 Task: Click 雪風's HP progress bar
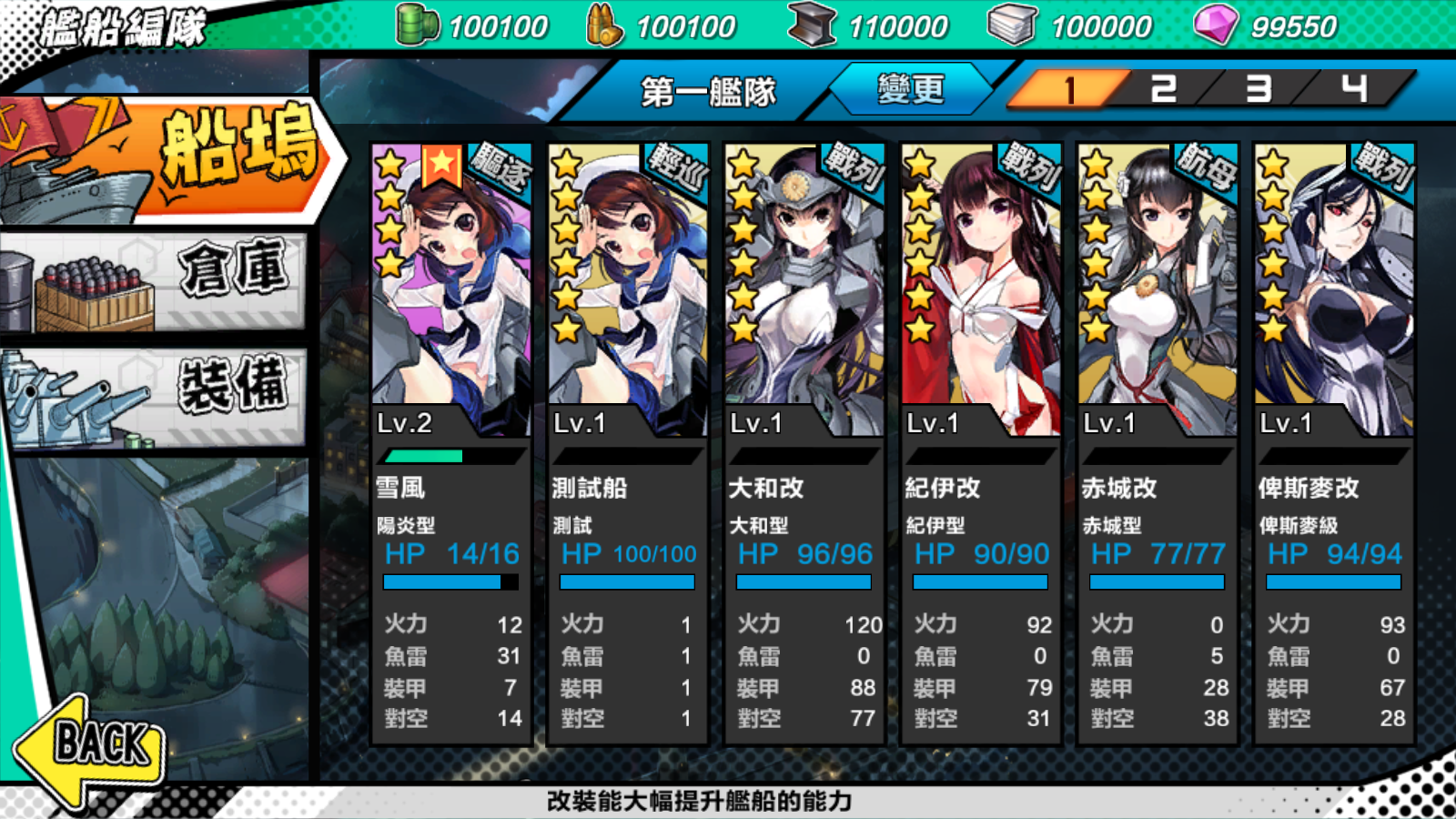[x=450, y=581]
